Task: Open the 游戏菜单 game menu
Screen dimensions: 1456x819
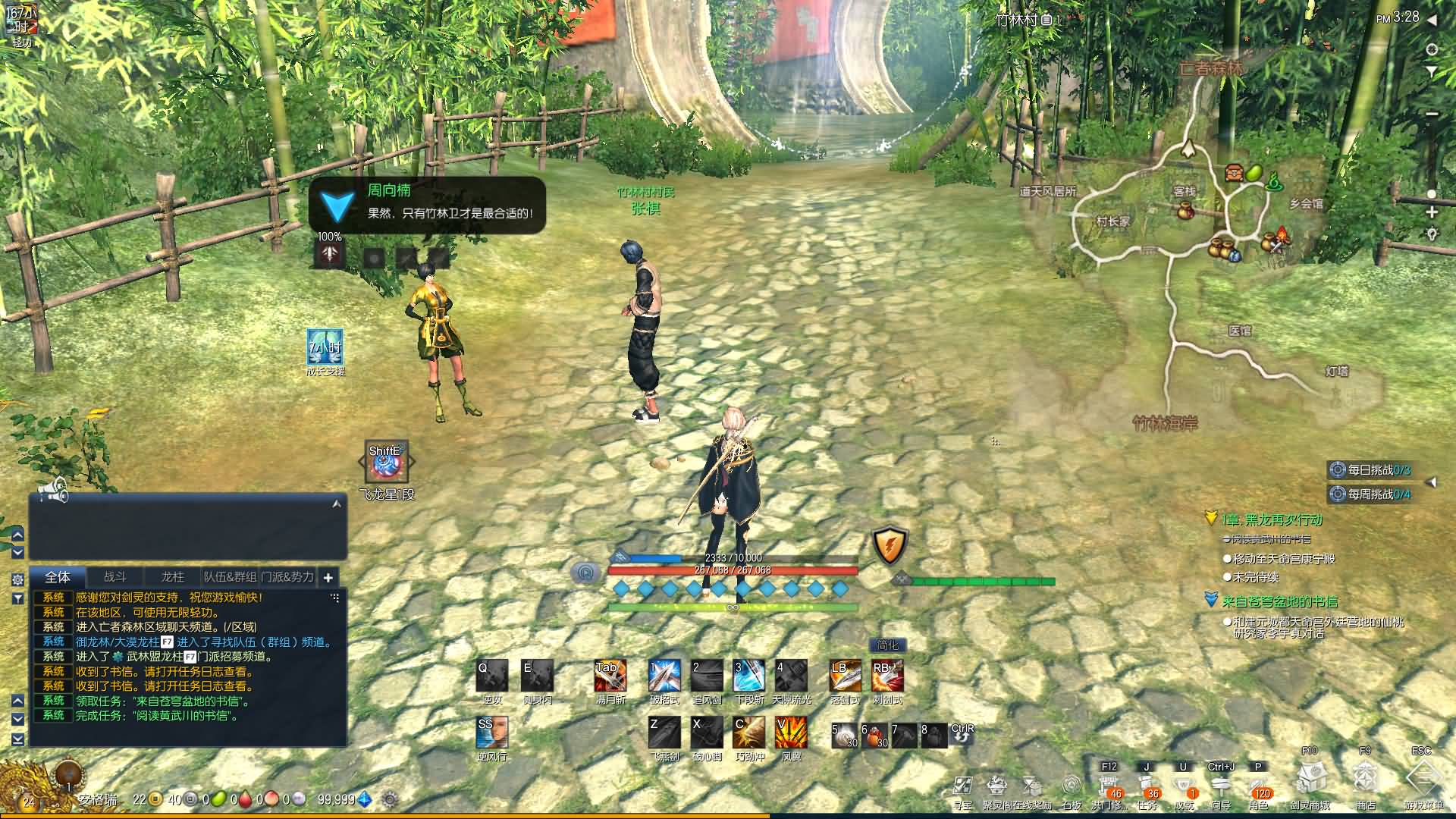Action: coord(1423,781)
